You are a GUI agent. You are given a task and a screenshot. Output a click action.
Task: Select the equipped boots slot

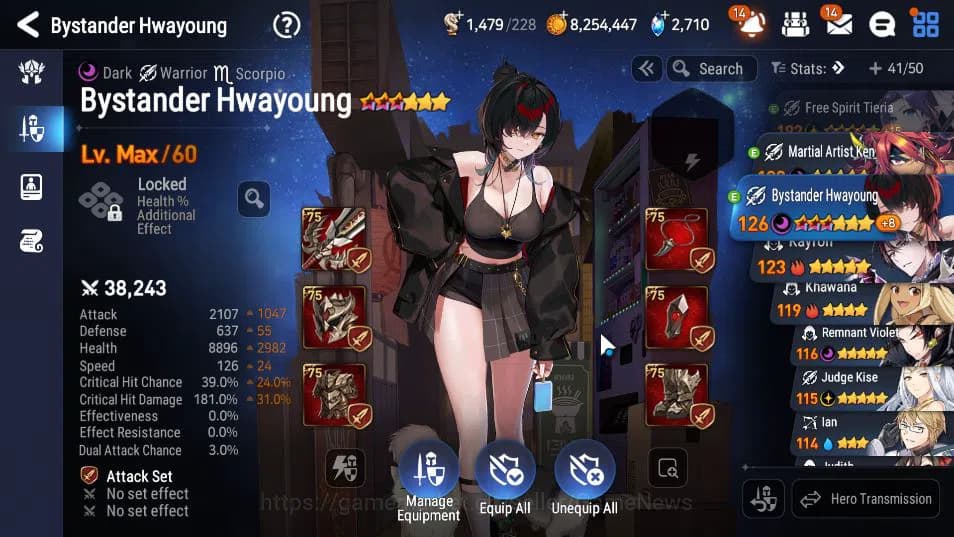[x=678, y=395]
